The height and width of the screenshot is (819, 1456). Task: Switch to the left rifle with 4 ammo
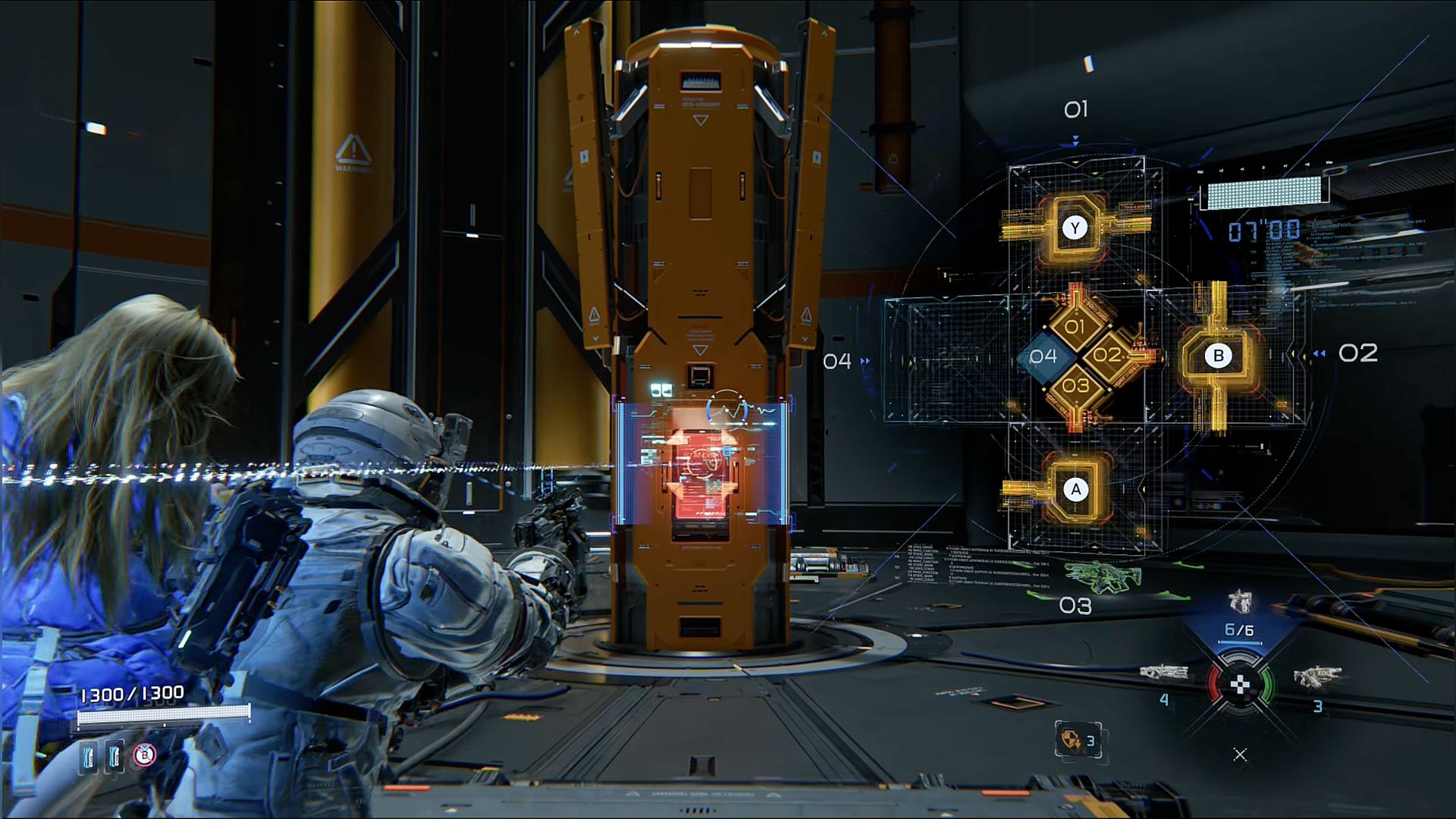(x=1163, y=673)
